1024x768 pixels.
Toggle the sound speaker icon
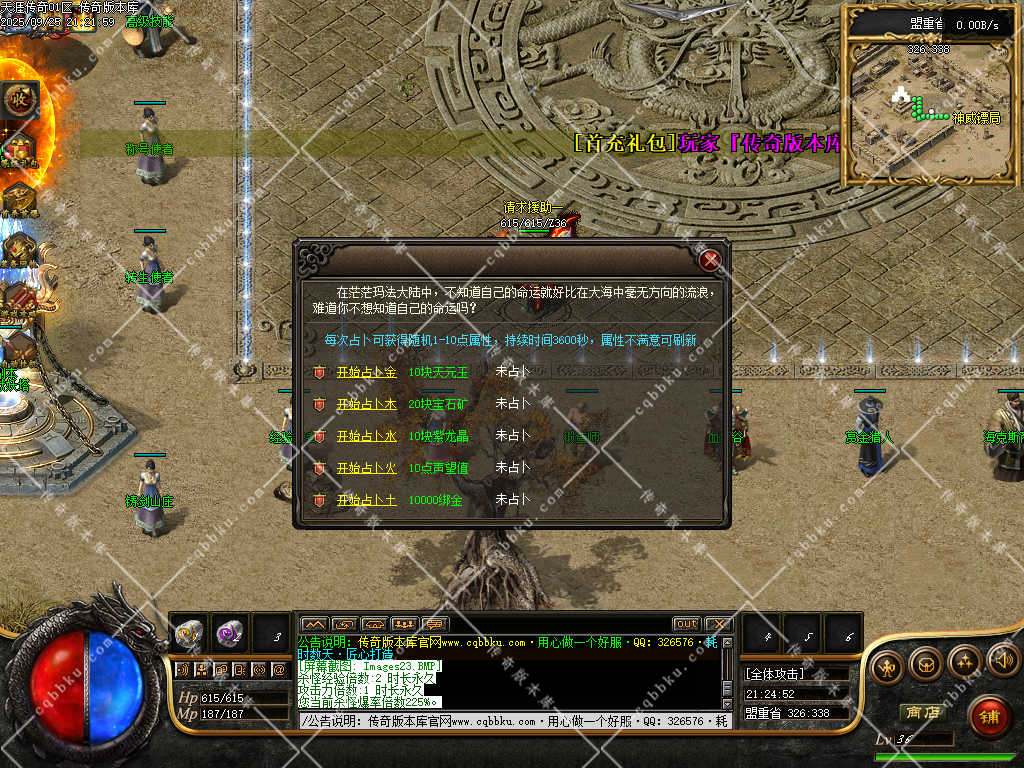pos(1002,659)
